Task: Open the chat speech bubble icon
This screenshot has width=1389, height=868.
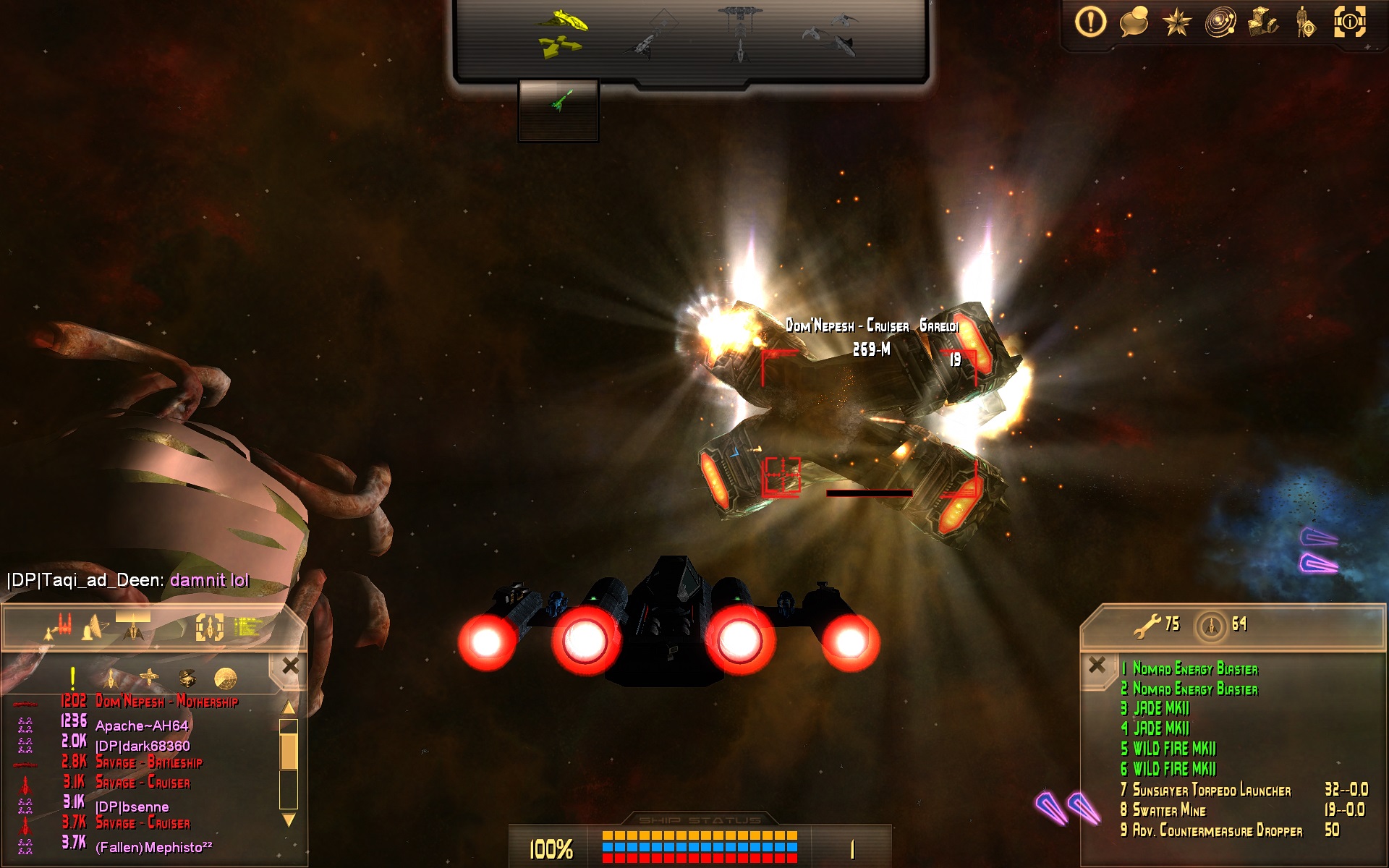Action: 1134,22
